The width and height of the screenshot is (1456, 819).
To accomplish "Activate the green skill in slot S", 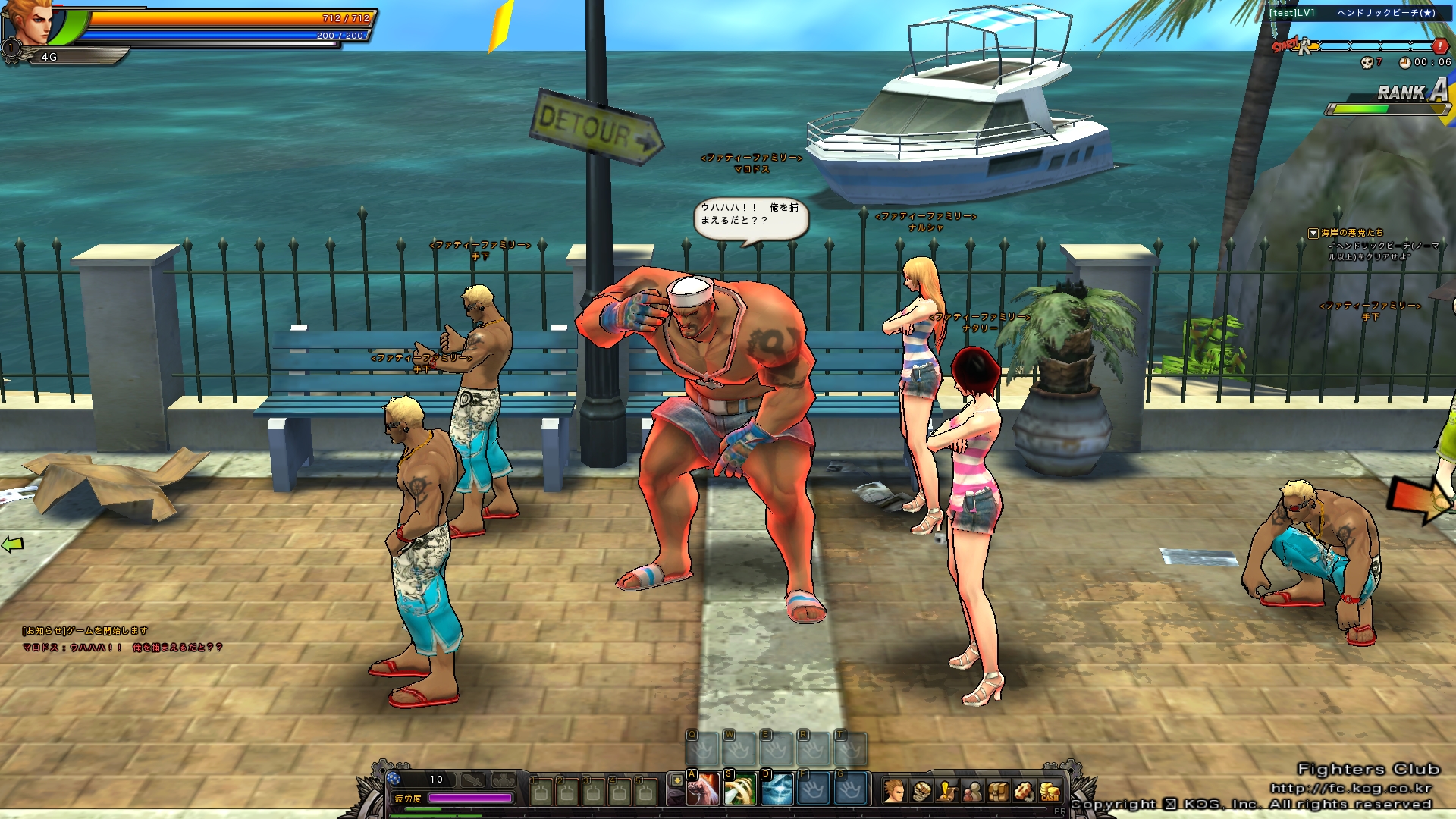I will [740, 789].
